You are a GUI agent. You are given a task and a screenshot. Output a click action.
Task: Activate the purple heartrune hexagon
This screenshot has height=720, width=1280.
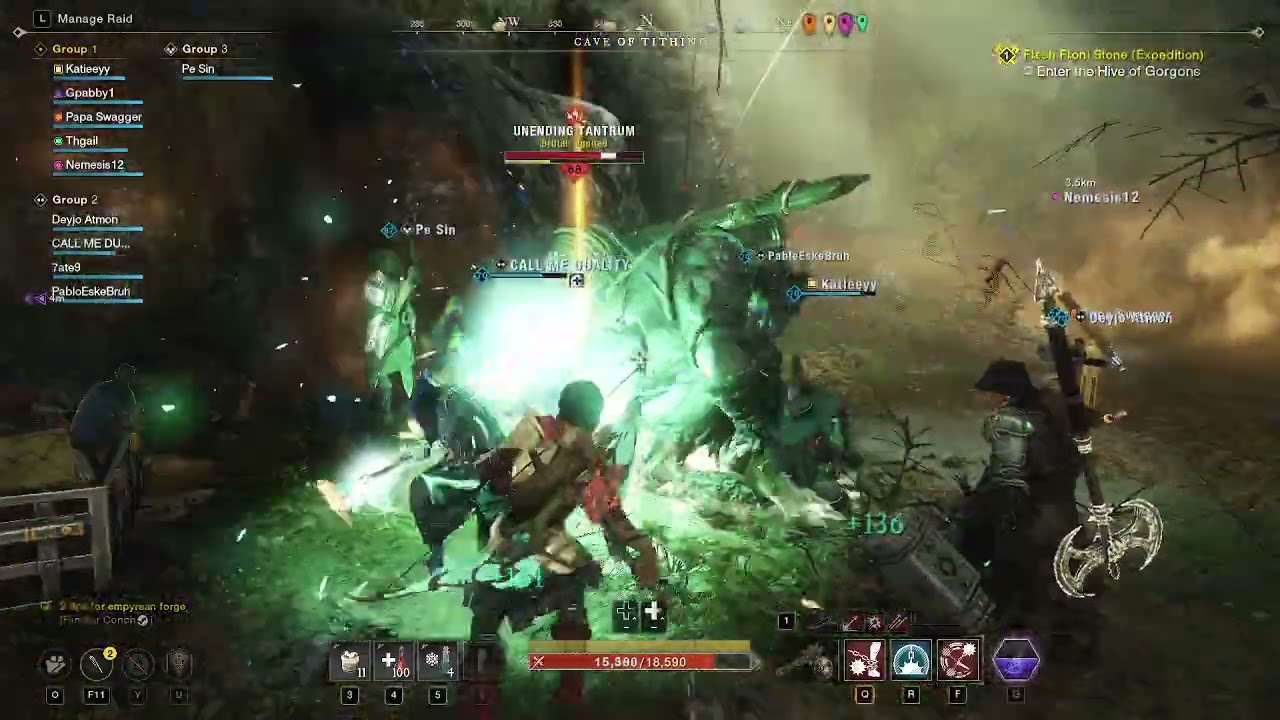point(1016,661)
